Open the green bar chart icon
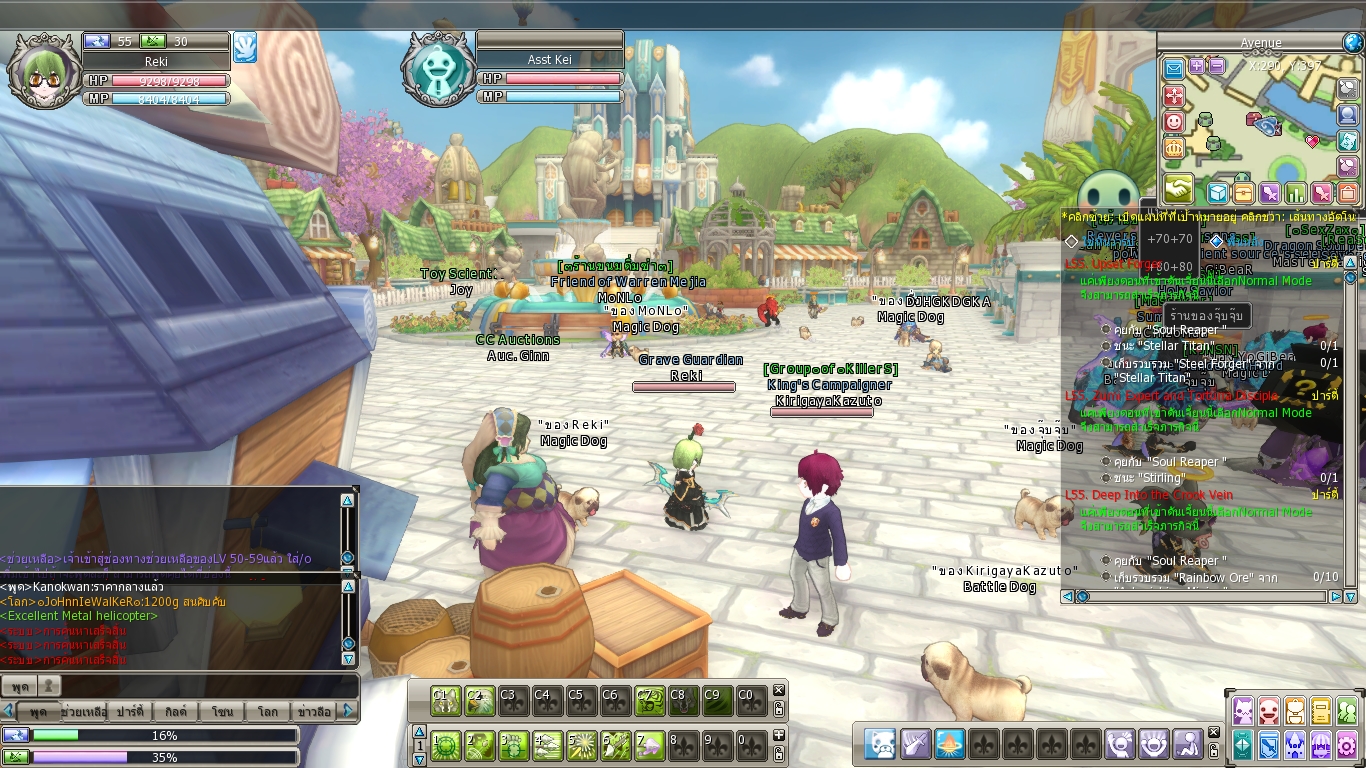 (x=1296, y=193)
